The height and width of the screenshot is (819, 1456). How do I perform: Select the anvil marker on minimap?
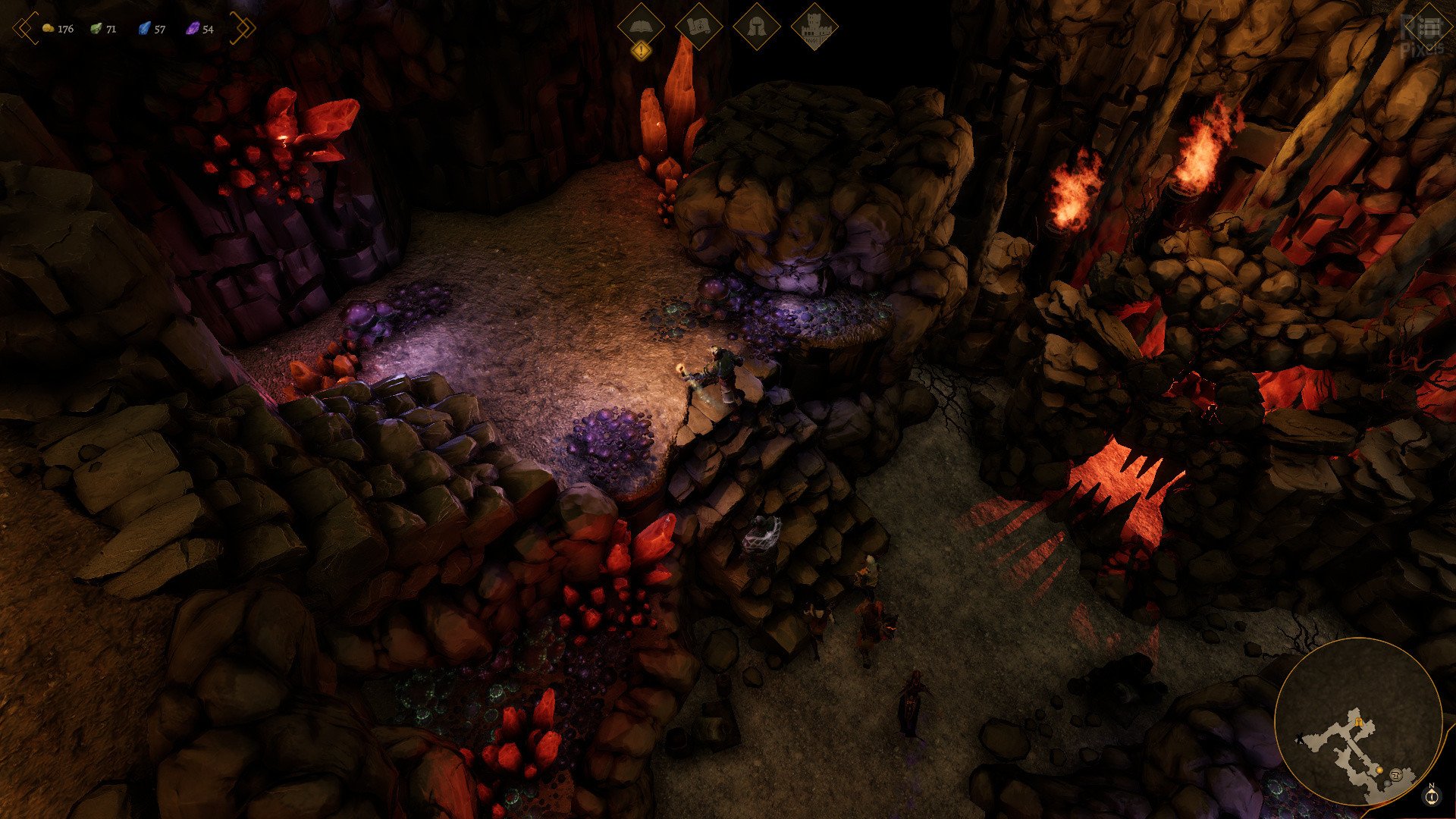tap(1395, 773)
